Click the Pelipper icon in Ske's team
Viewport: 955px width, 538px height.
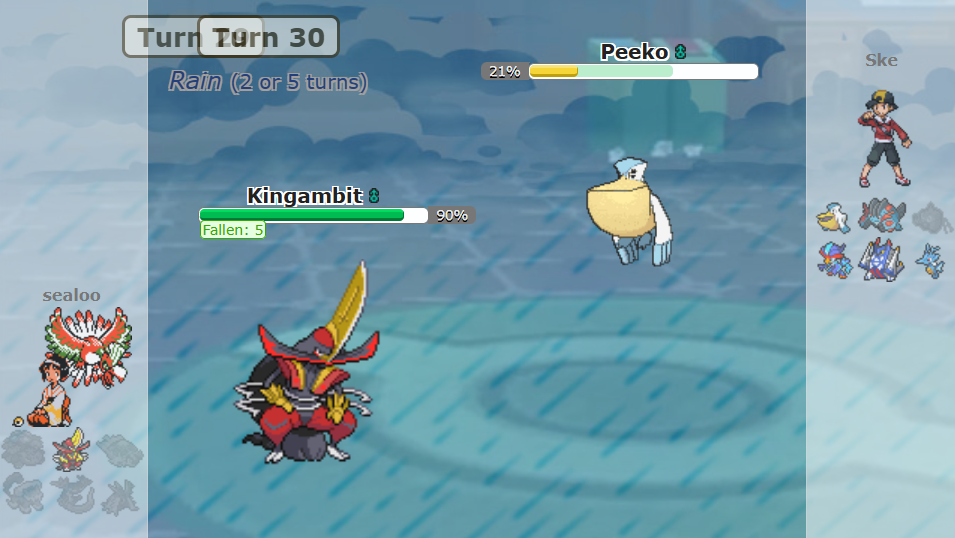[x=833, y=217]
